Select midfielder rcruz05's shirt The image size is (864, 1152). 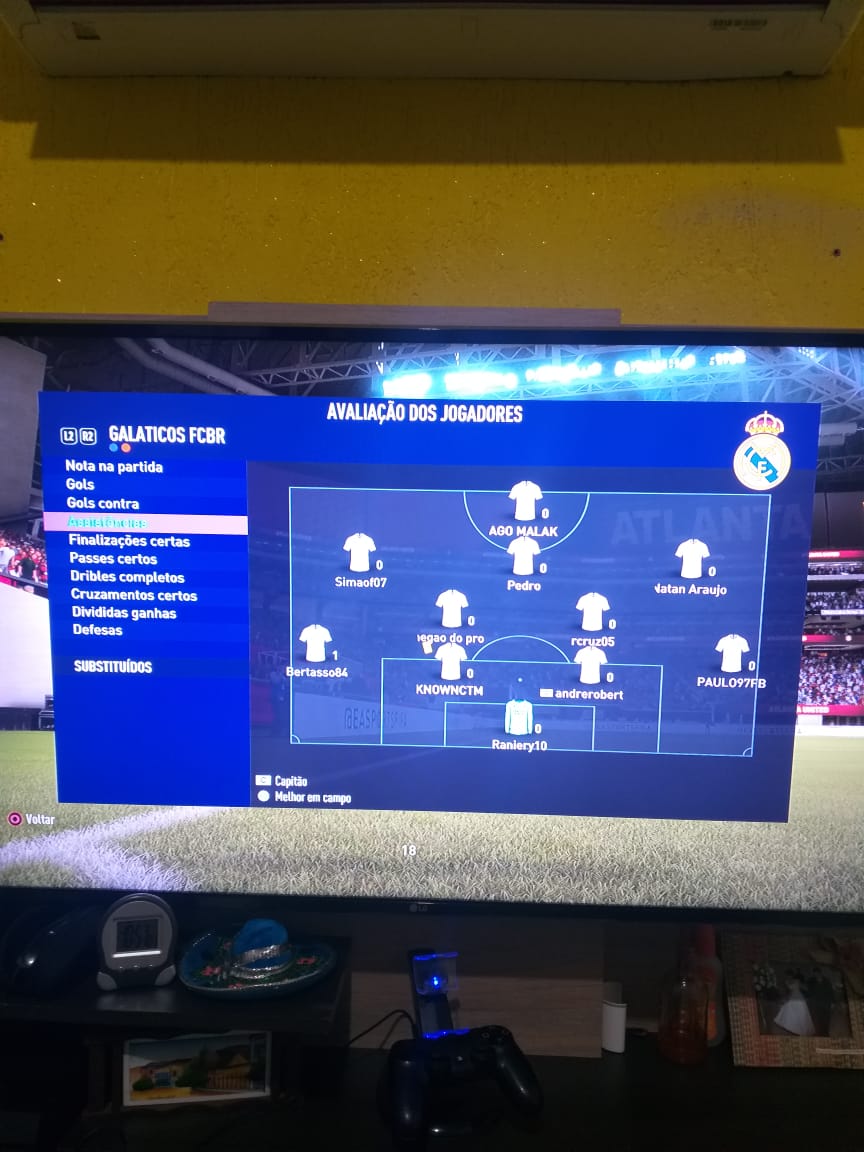point(592,611)
